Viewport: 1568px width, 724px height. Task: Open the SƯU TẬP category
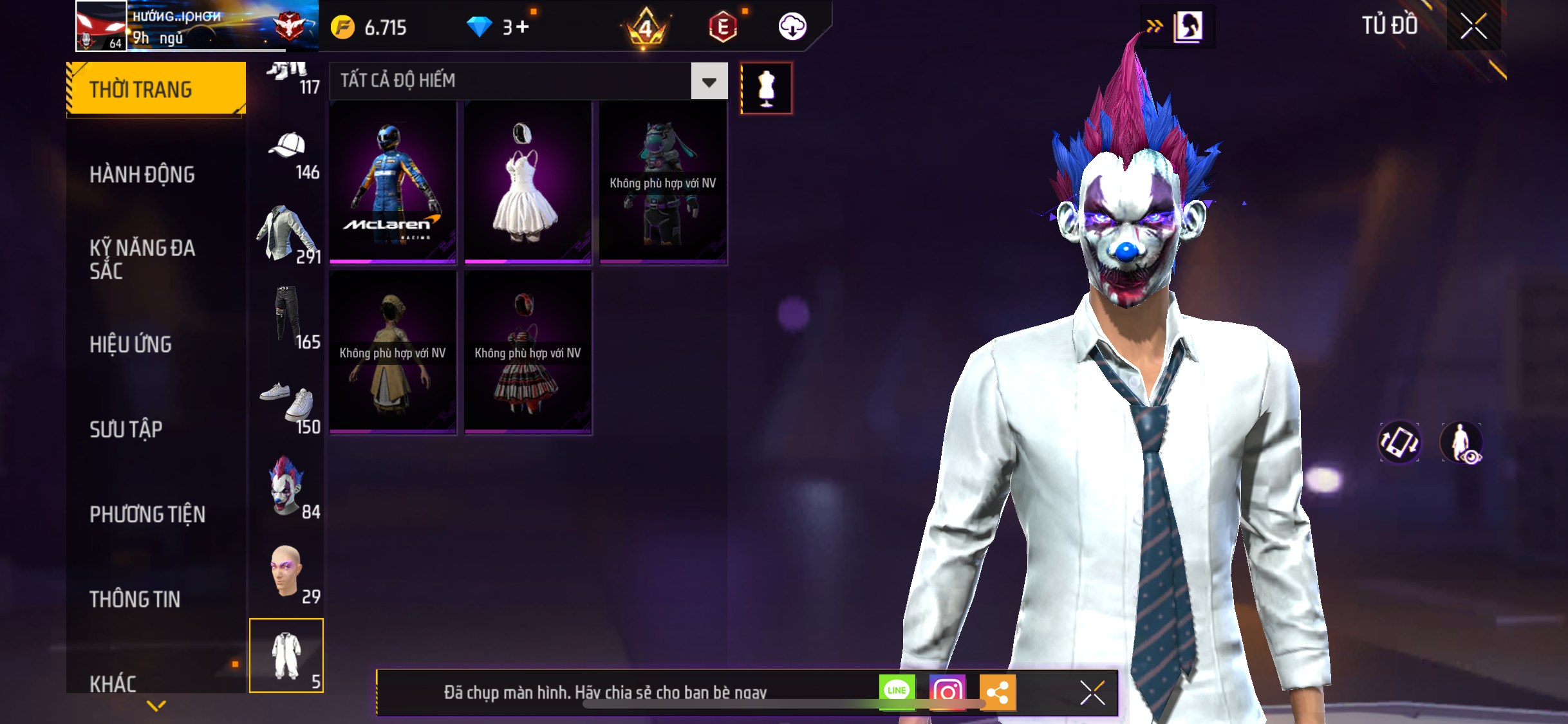126,429
